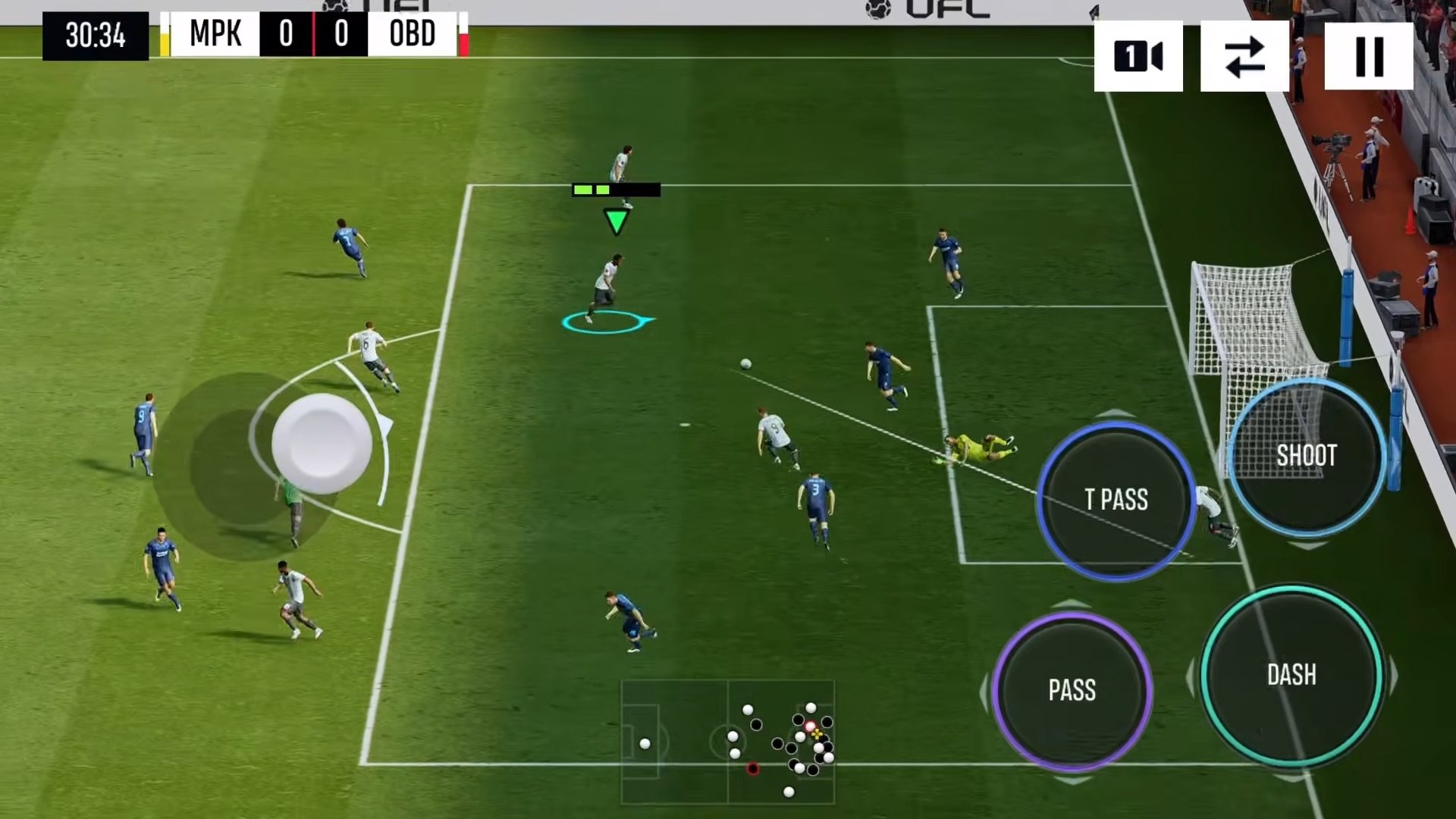Screen dimensions: 1456x819
Task: Activate the DASH sprint button
Action: pos(1291,675)
